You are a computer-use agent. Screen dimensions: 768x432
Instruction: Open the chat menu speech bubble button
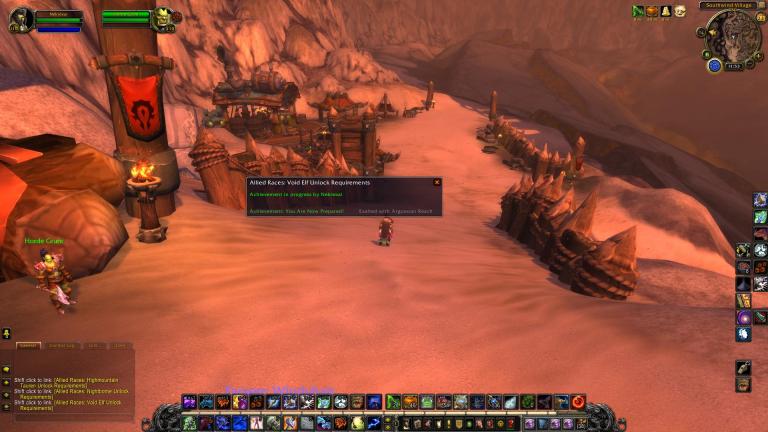[x=6, y=368]
